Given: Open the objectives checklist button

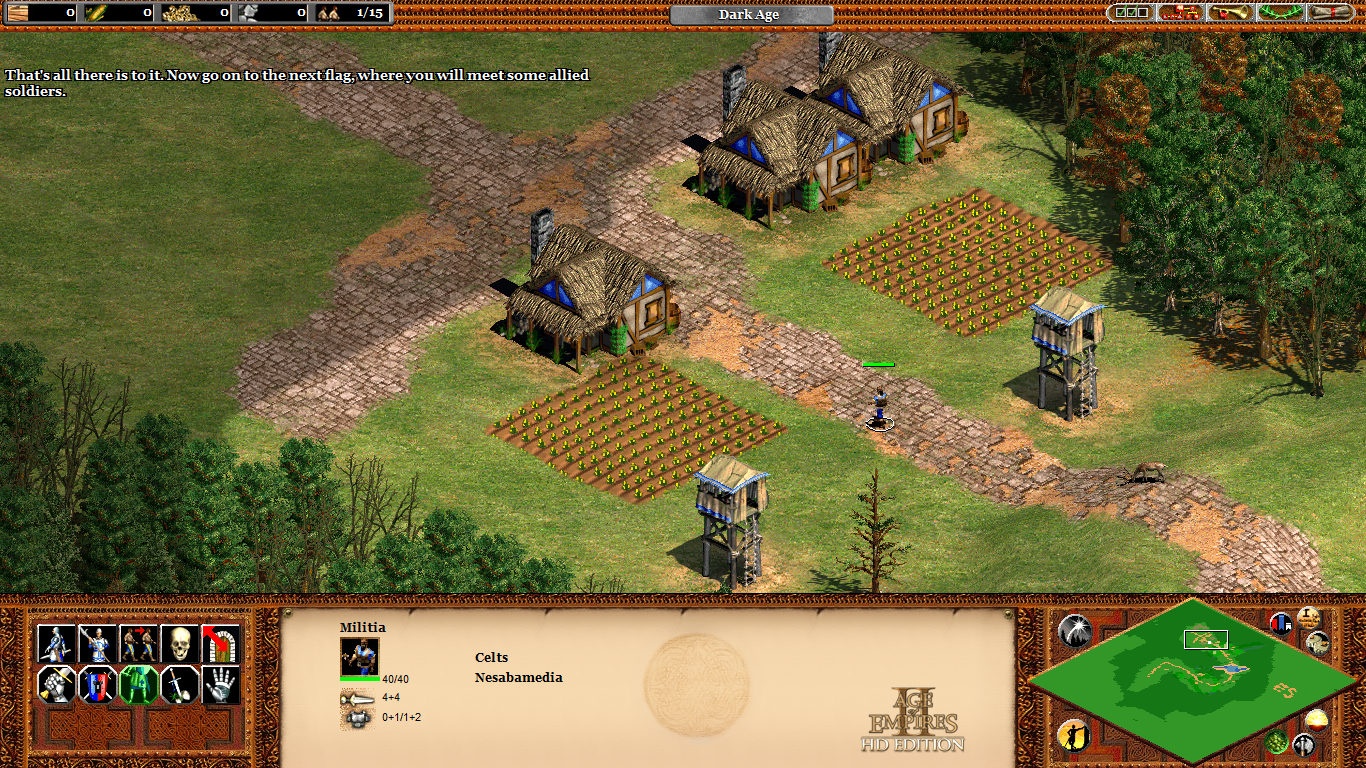Looking at the screenshot, I should 1131,13.
